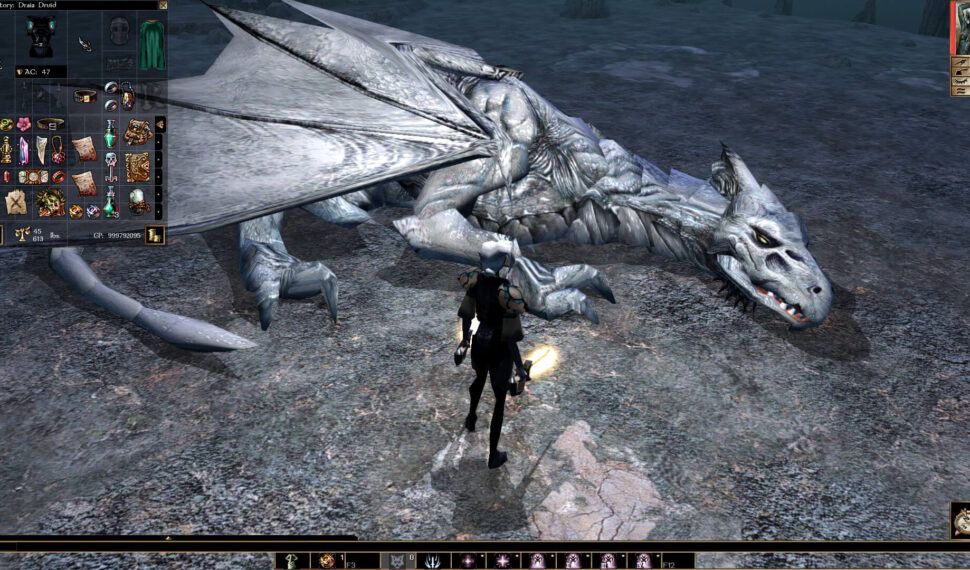This screenshot has width=970, height=570.
Task: Click the ornate gold spellbook item
Action: point(137,167)
